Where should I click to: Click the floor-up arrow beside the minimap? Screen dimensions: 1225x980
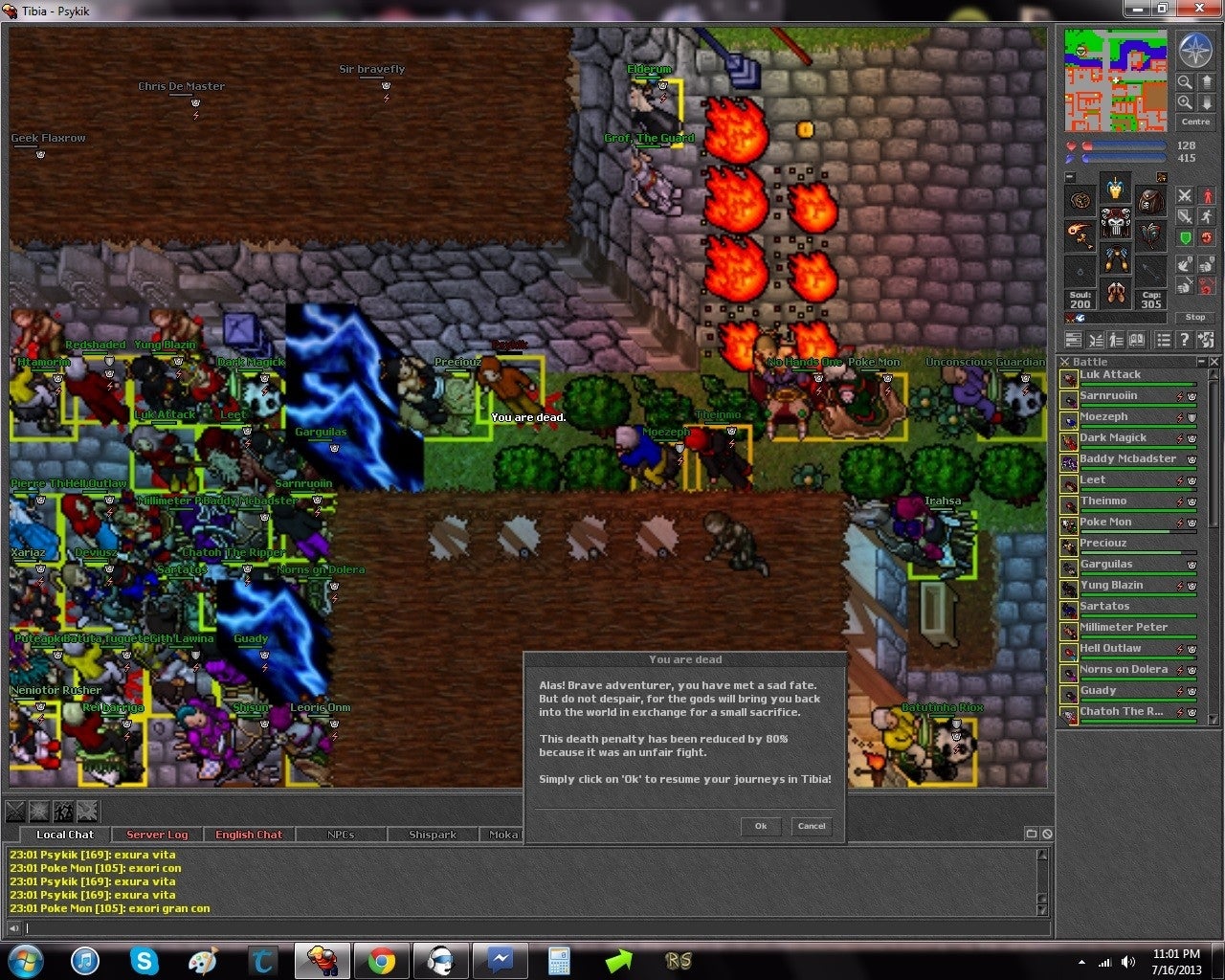(1207, 82)
